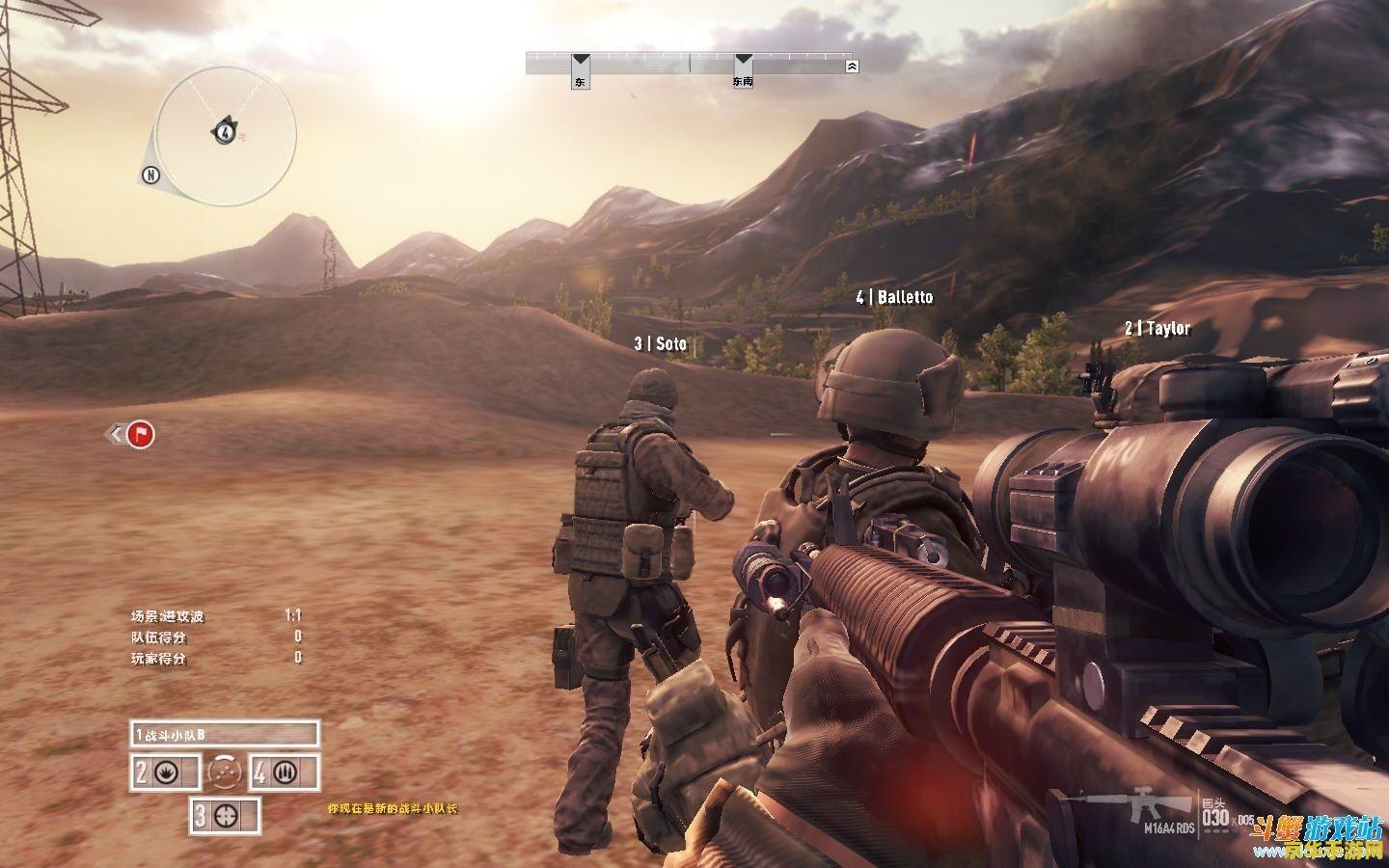Select squad member 2 with grenade burst icon
1389x868 pixels.
165,773
